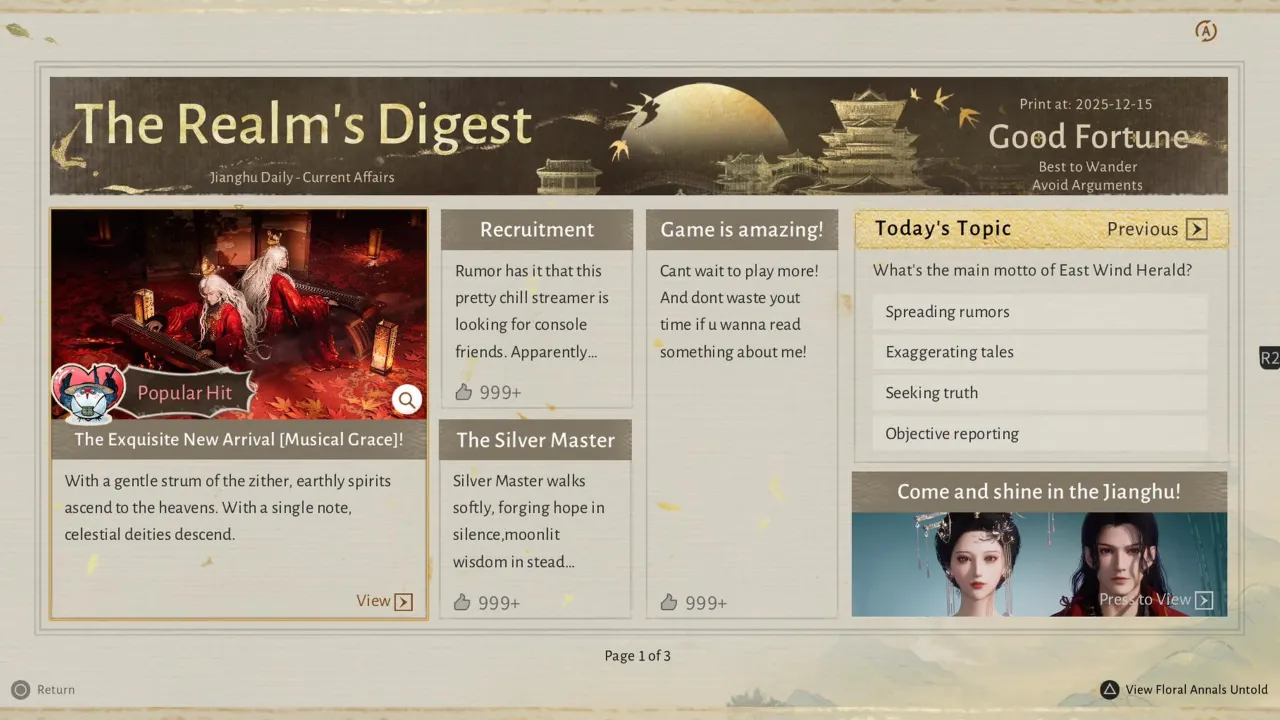Click the magnifier icon on the featured article image
Screen dimensions: 1280x720
click(x=407, y=399)
